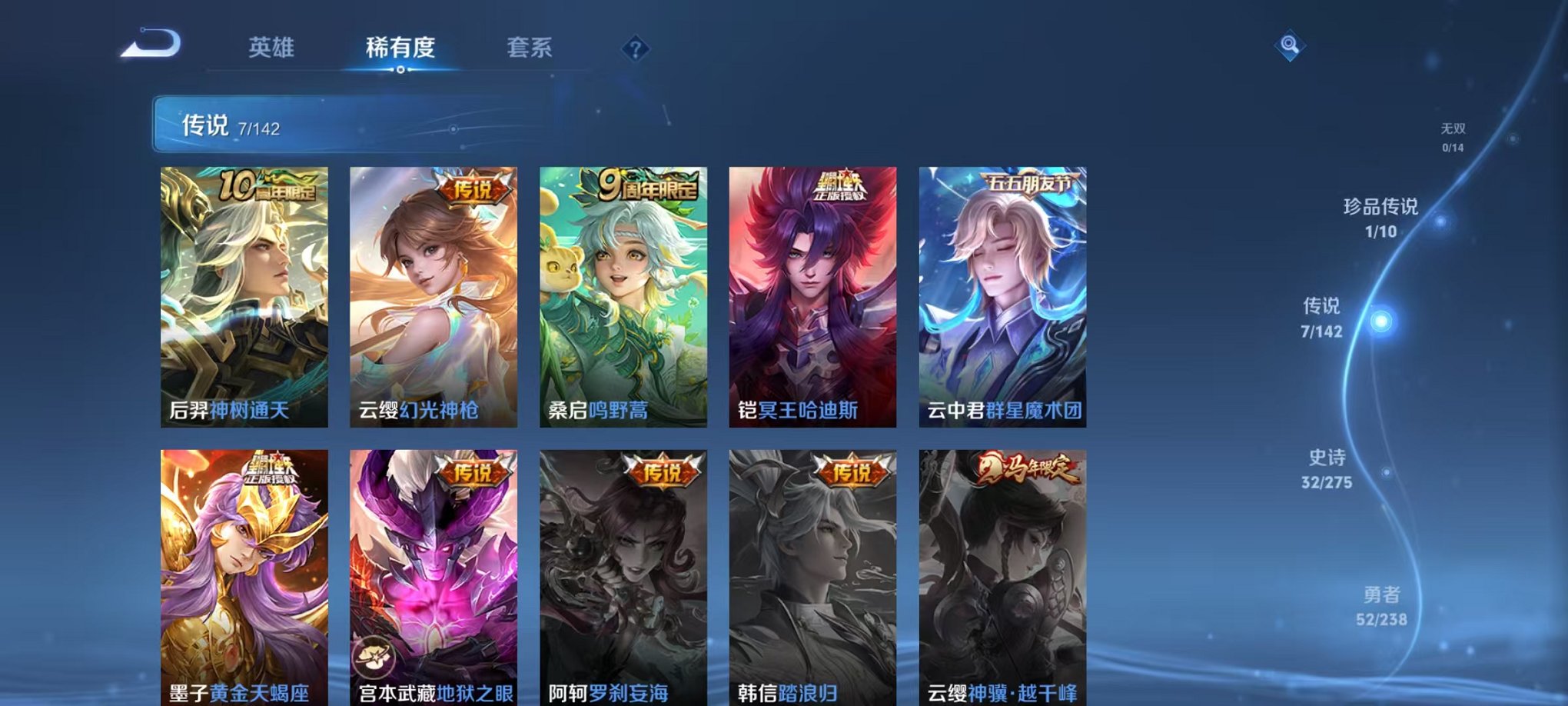The height and width of the screenshot is (706, 1568).
Task: Click the question mark help icon
Action: (635, 49)
